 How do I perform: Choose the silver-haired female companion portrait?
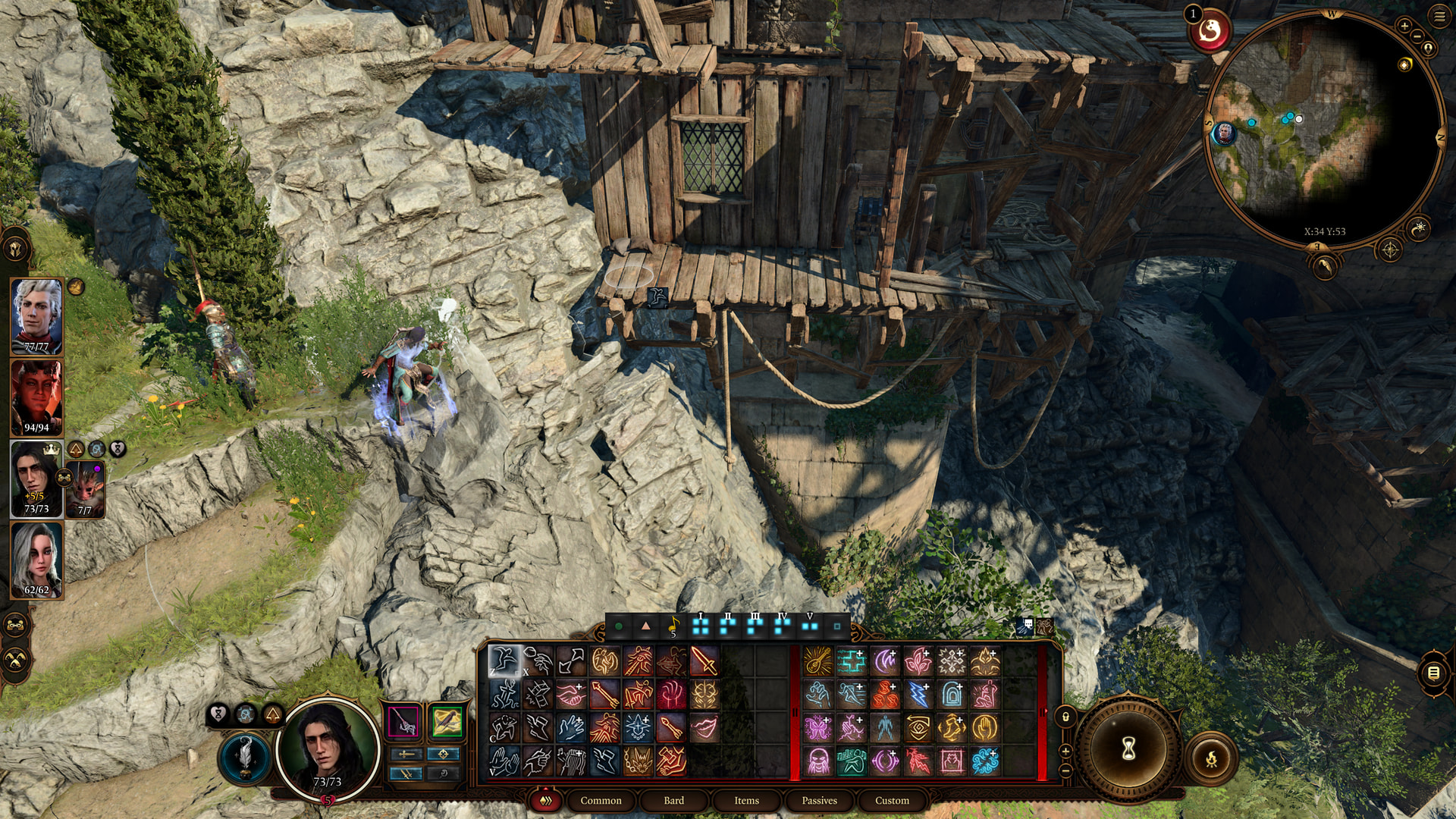(36, 560)
